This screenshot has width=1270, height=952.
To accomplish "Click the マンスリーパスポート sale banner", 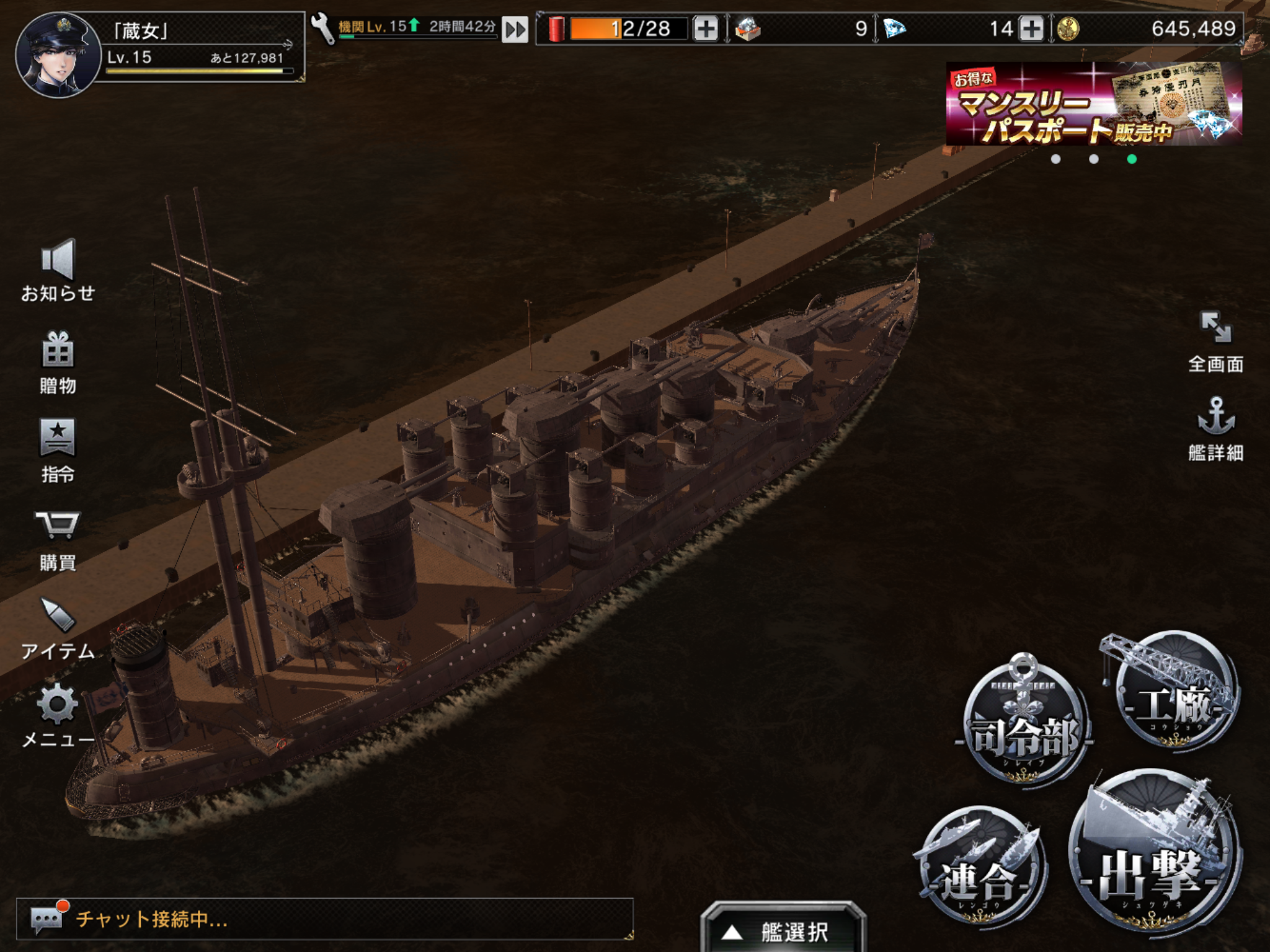I will pos(1094,104).
